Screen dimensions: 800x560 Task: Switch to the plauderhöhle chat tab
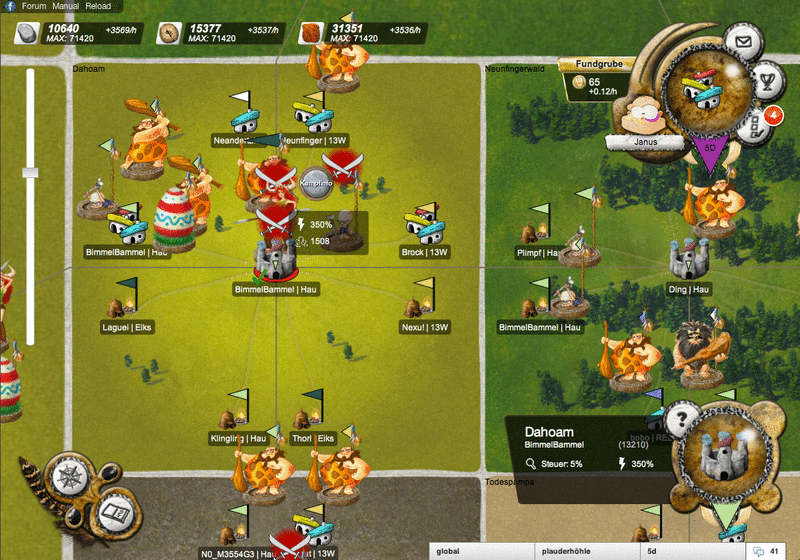(x=587, y=551)
